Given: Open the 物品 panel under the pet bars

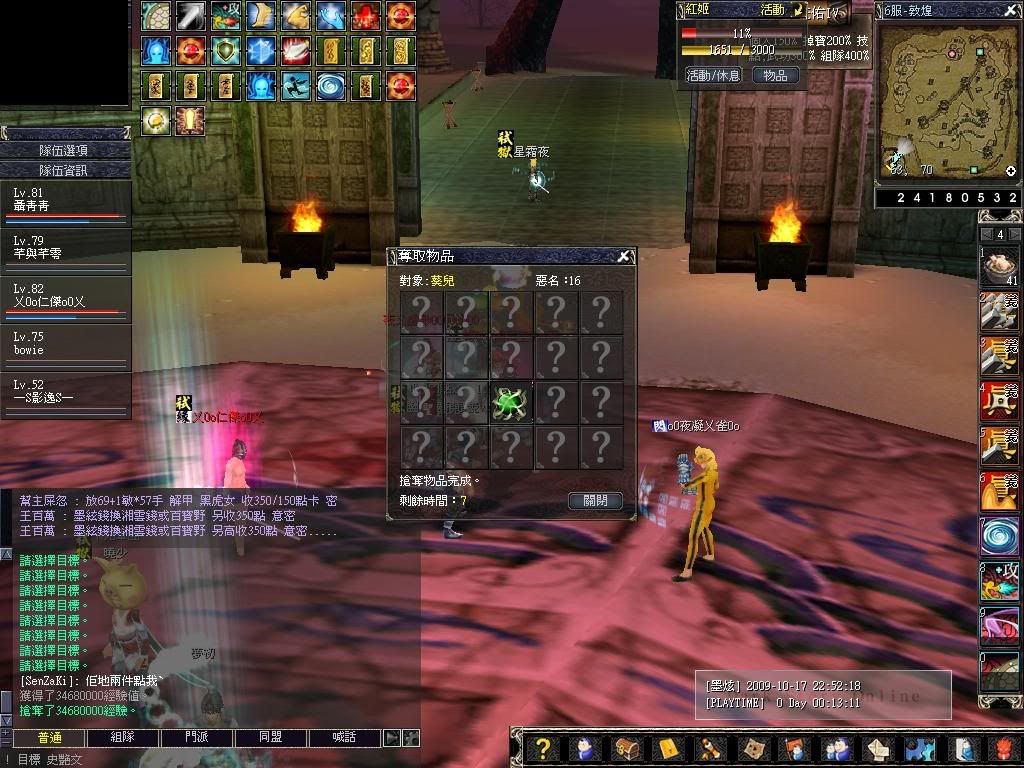Looking at the screenshot, I should tap(775, 75).
